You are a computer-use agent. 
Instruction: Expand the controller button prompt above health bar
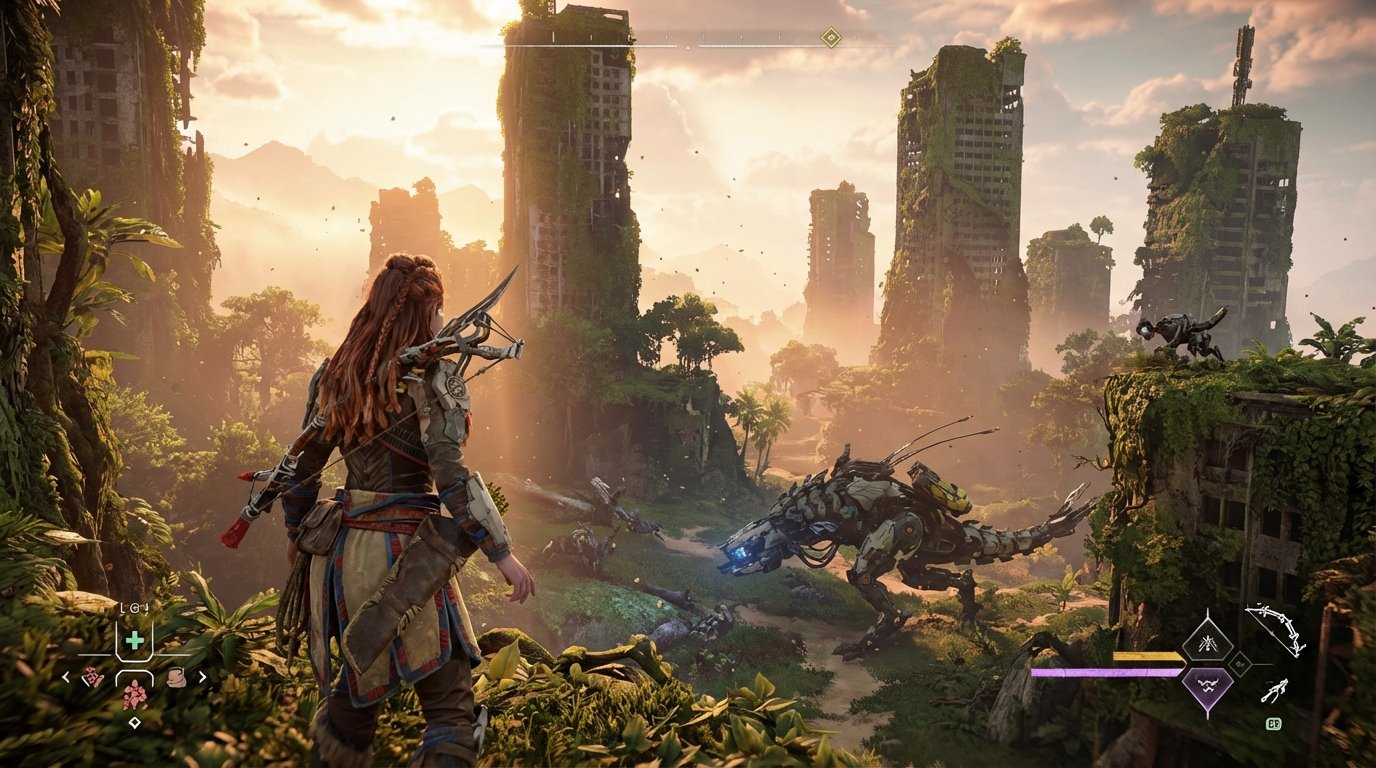point(135,607)
